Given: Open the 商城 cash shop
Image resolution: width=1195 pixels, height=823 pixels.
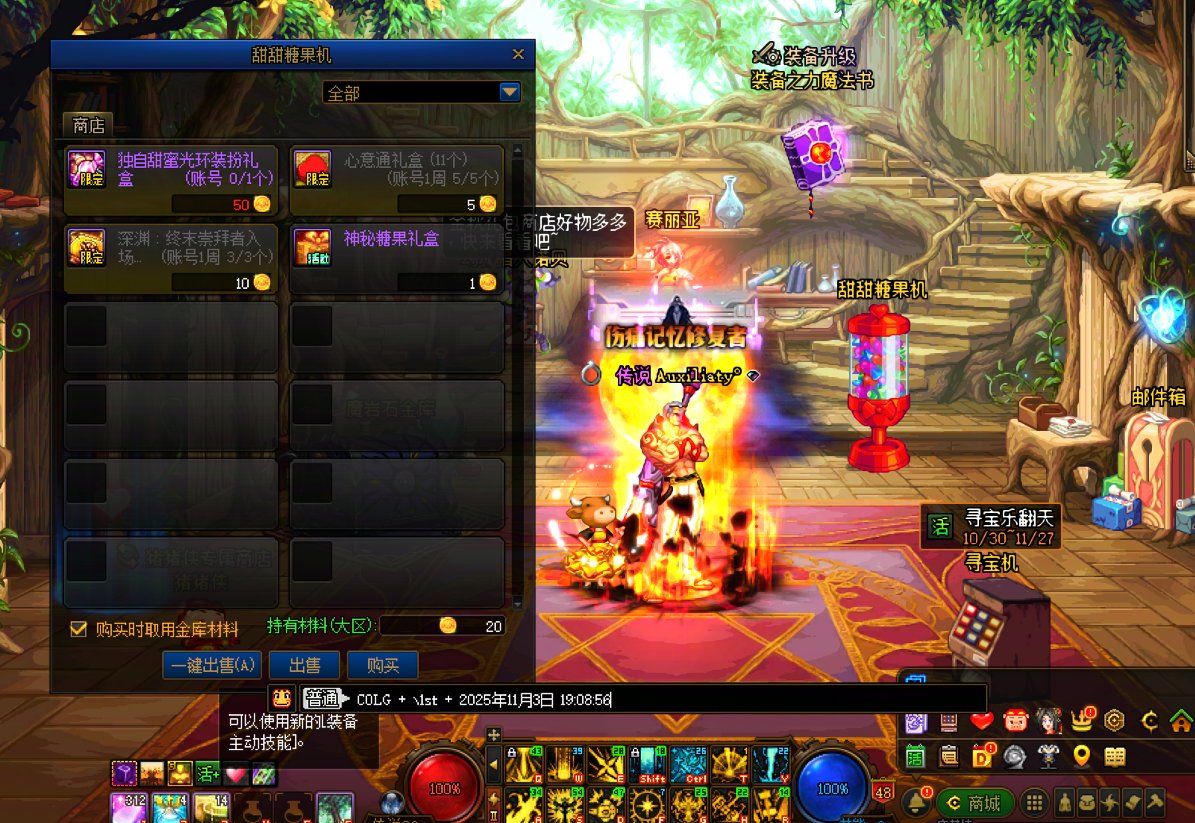Looking at the screenshot, I should (x=975, y=803).
